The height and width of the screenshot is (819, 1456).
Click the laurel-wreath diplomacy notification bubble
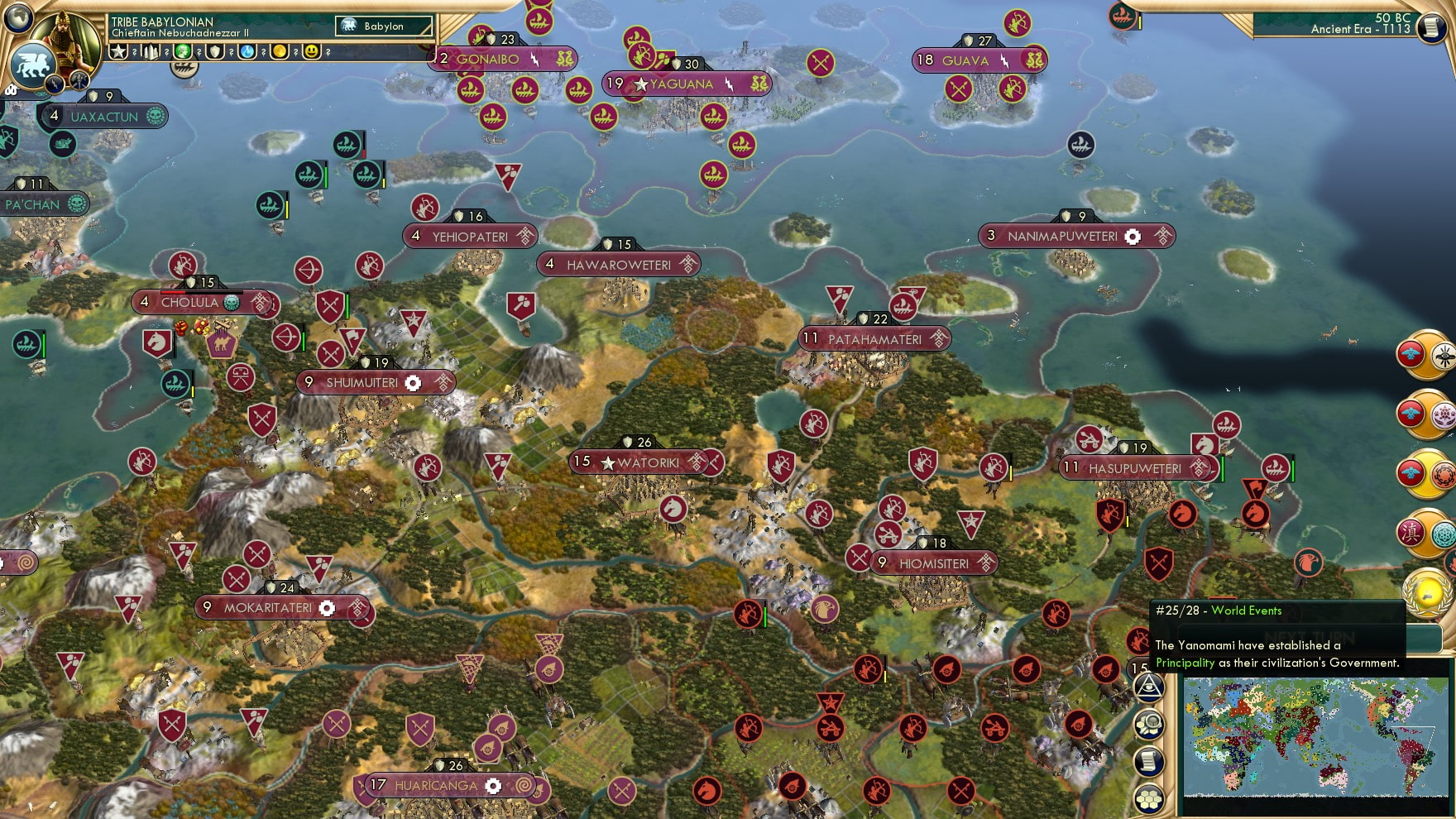click(1425, 594)
